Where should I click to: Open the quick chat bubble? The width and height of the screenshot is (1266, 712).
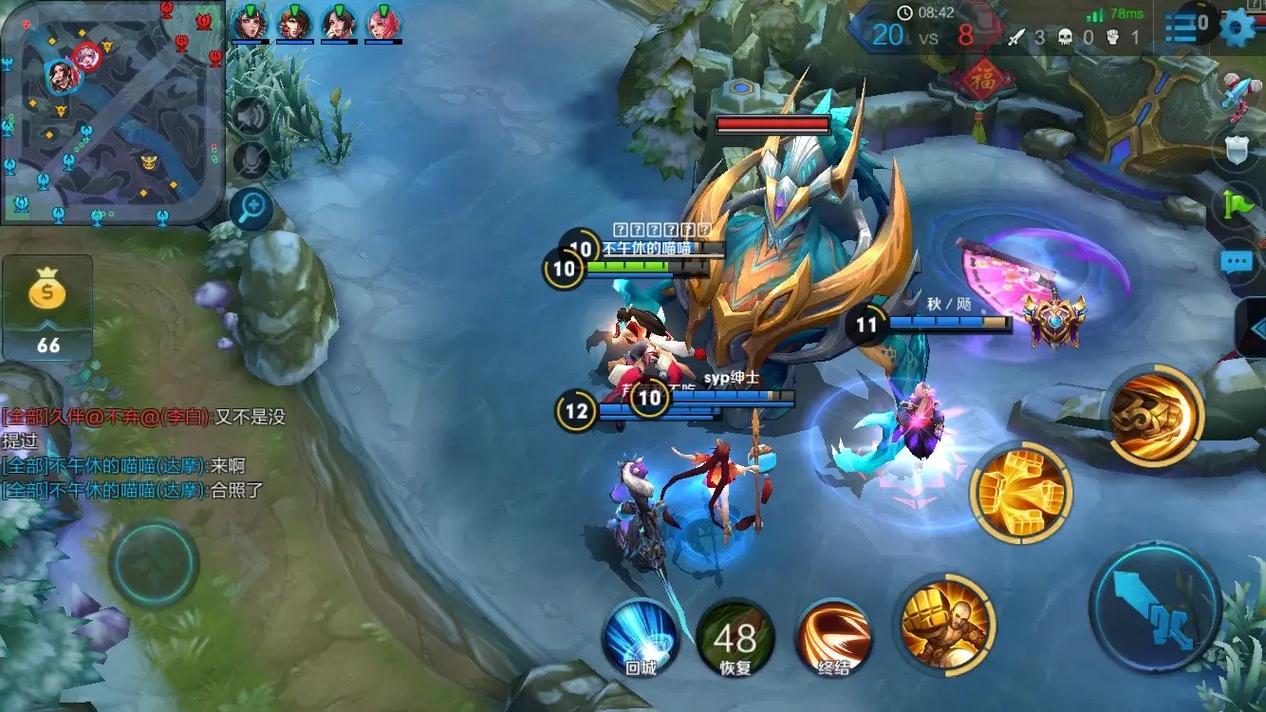(x=1238, y=262)
